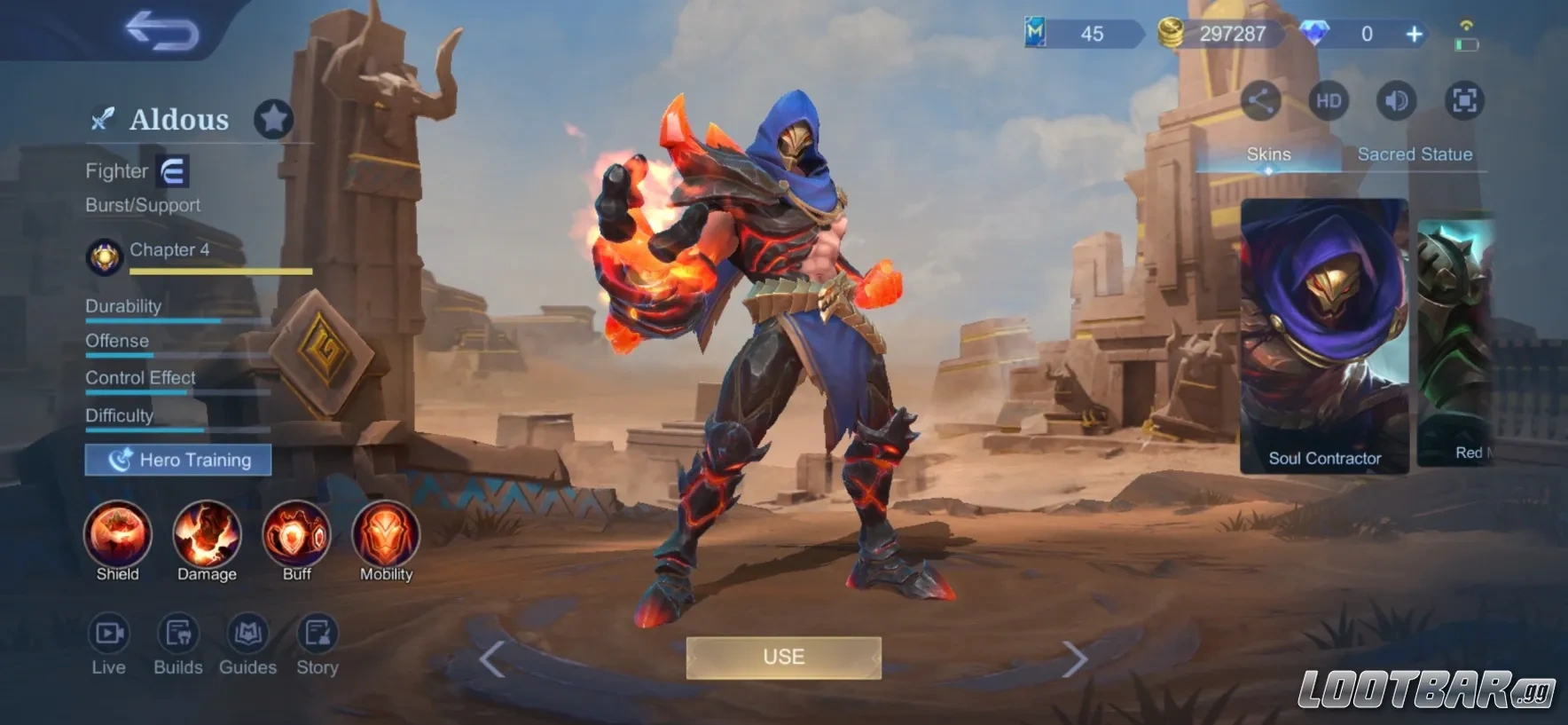View the Damage skill icon

pos(207,534)
